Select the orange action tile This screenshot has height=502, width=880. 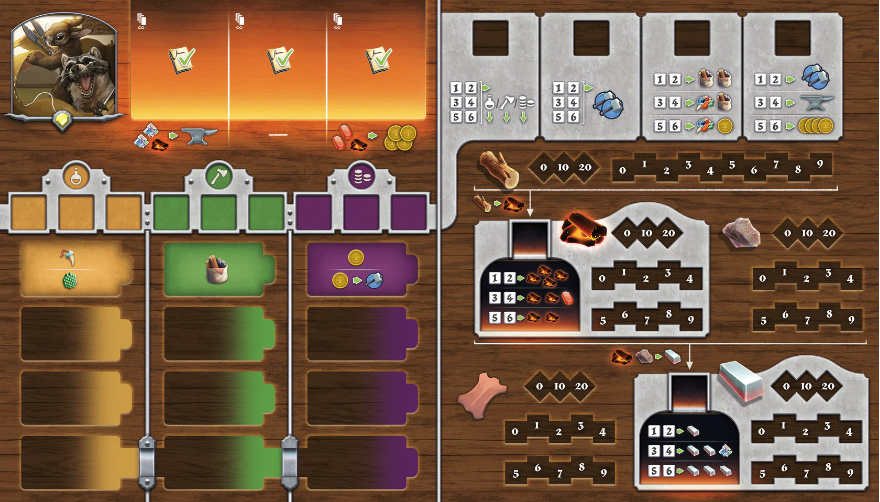click(x=75, y=270)
